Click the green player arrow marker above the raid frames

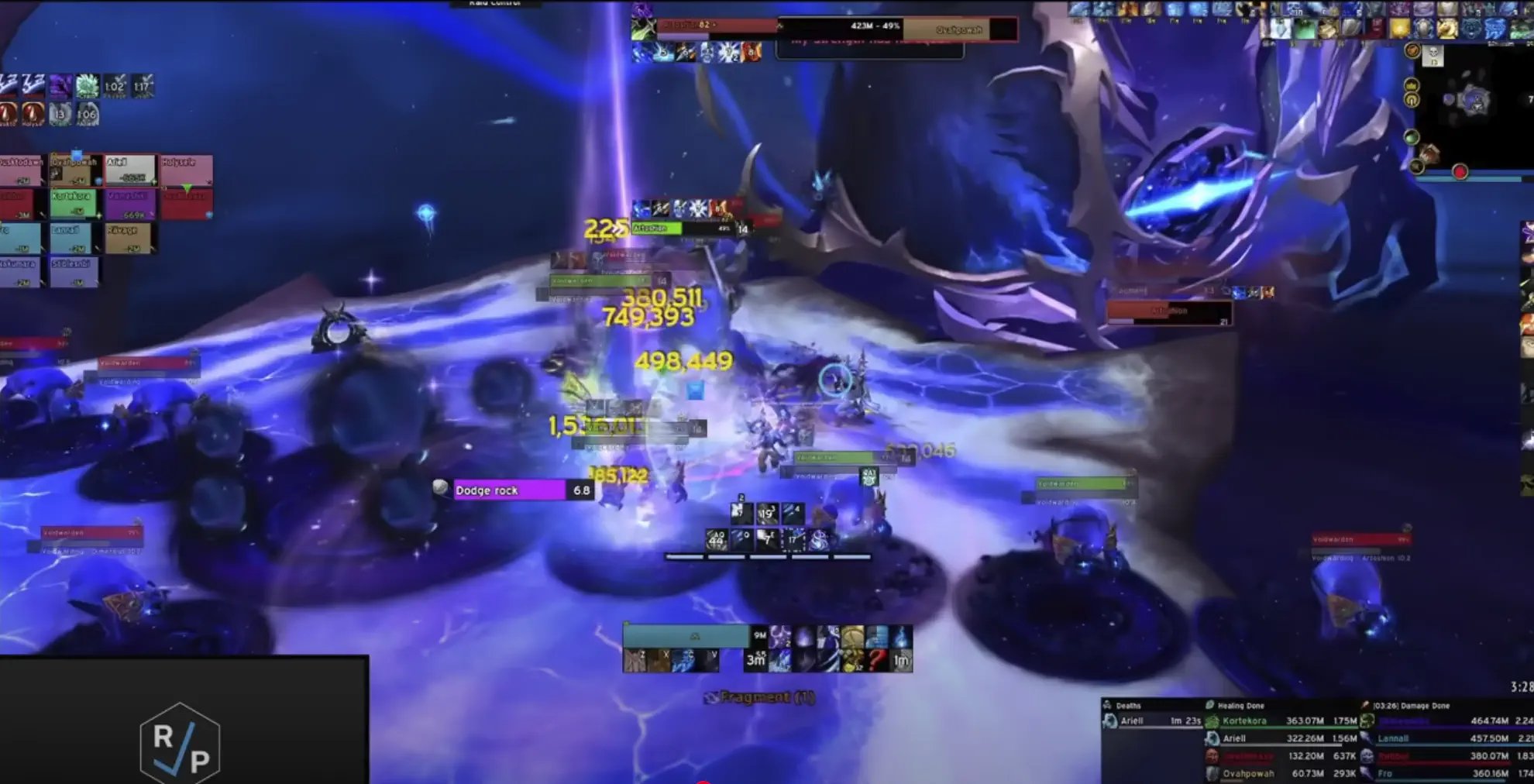[186, 187]
